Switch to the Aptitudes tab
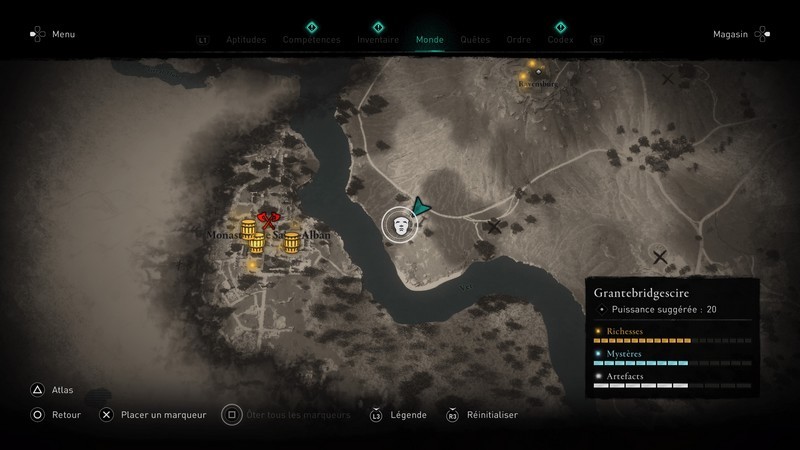This screenshot has height=450, width=800. (246, 40)
